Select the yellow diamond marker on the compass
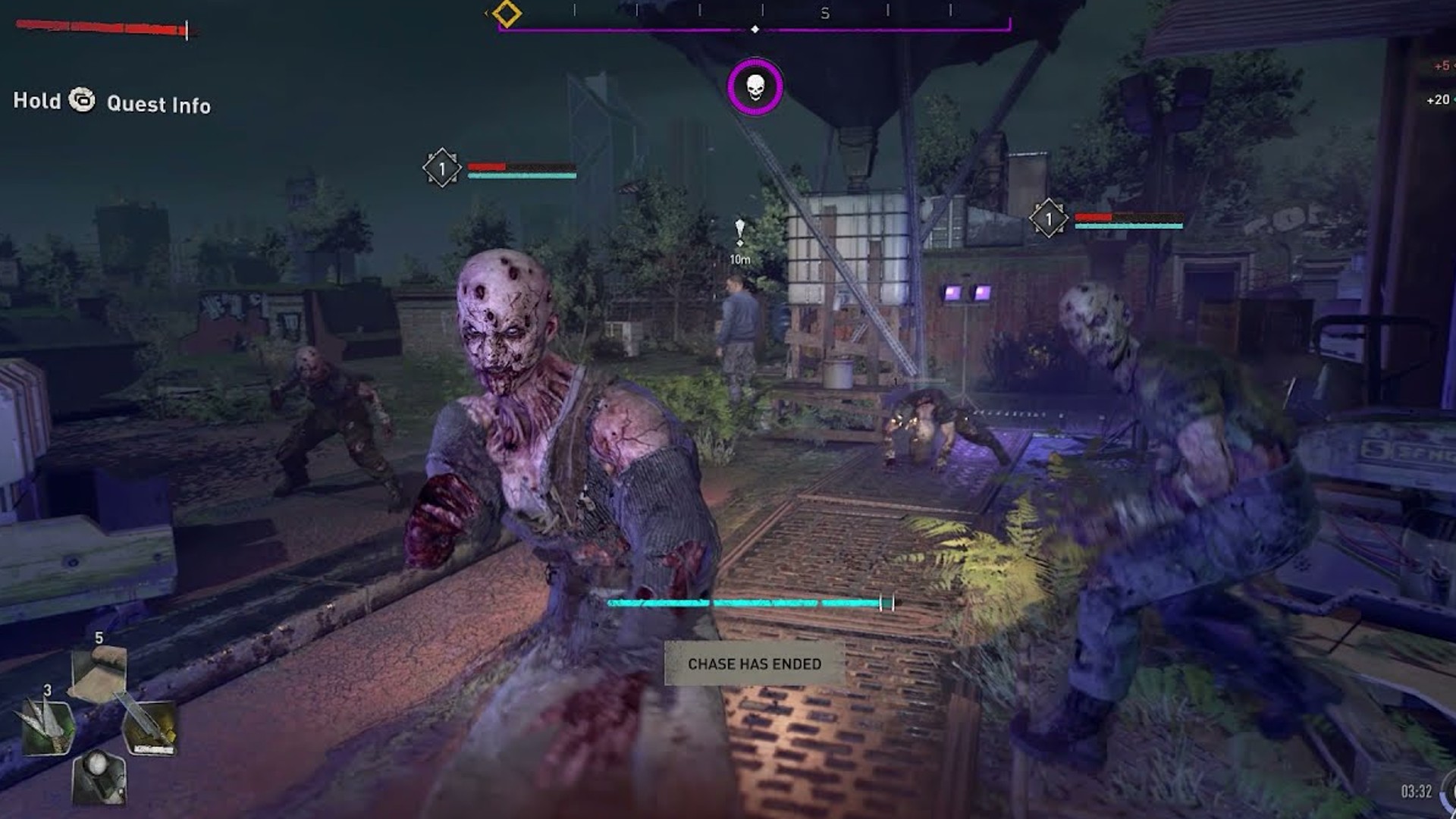Image resolution: width=1456 pixels, height=819 pixels. [x=507, y=14]
